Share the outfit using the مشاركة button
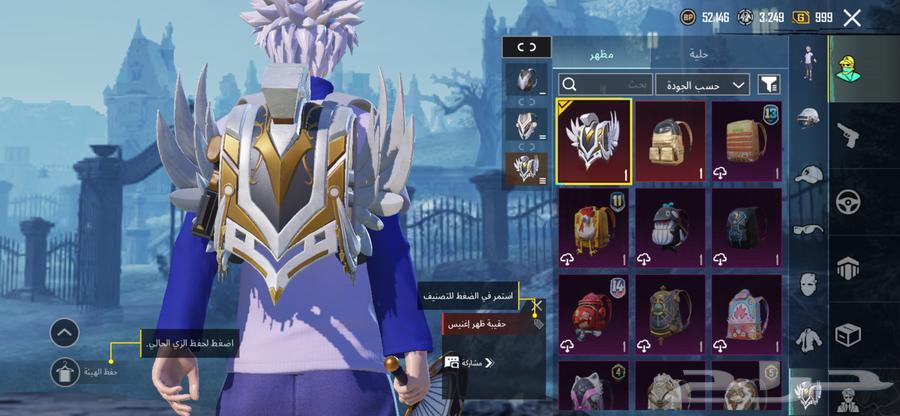The height and width of the screenshot is (416, 900). click(x=469, y=362)
